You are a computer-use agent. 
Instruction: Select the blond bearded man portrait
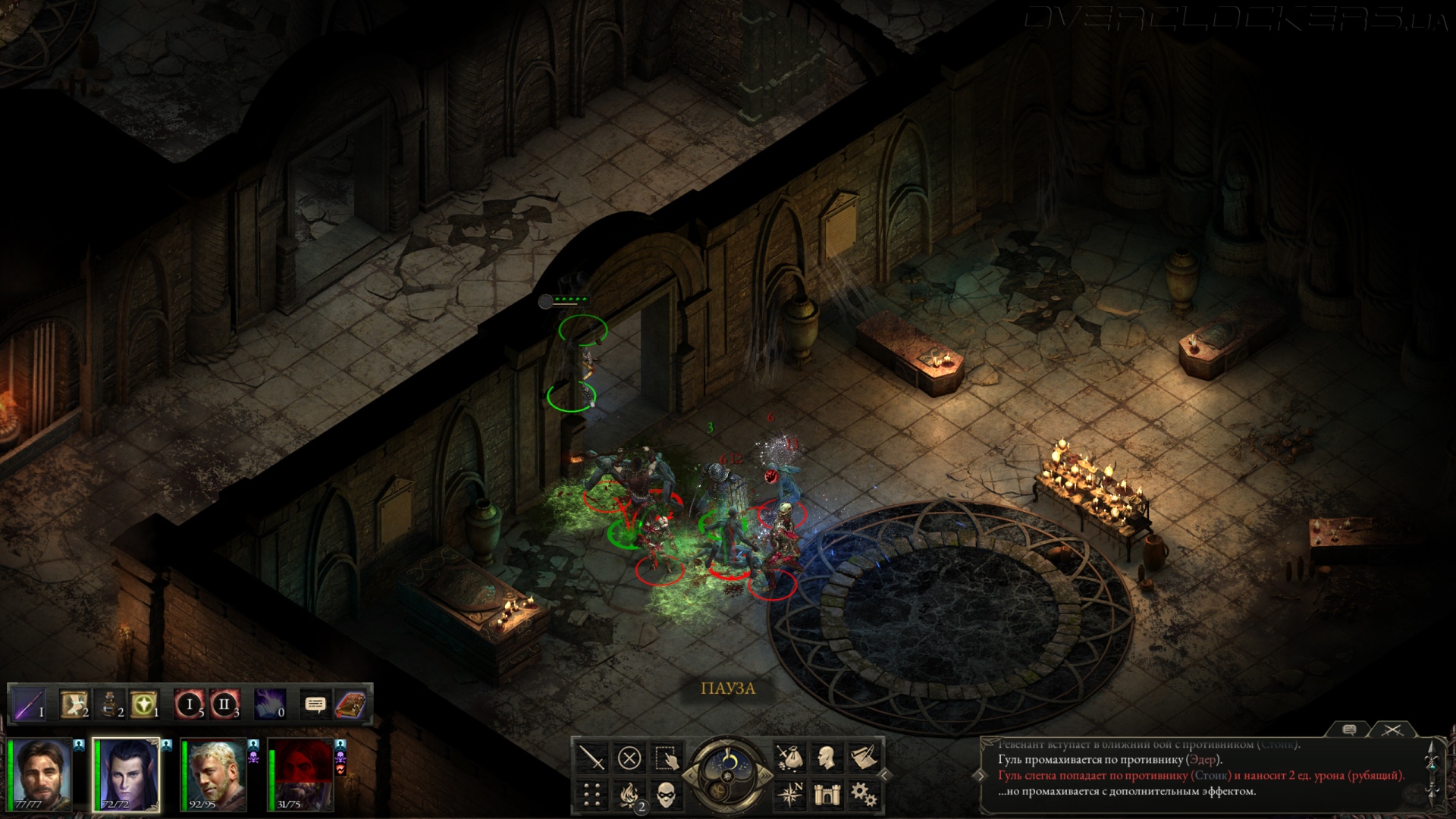pos(214,773)
